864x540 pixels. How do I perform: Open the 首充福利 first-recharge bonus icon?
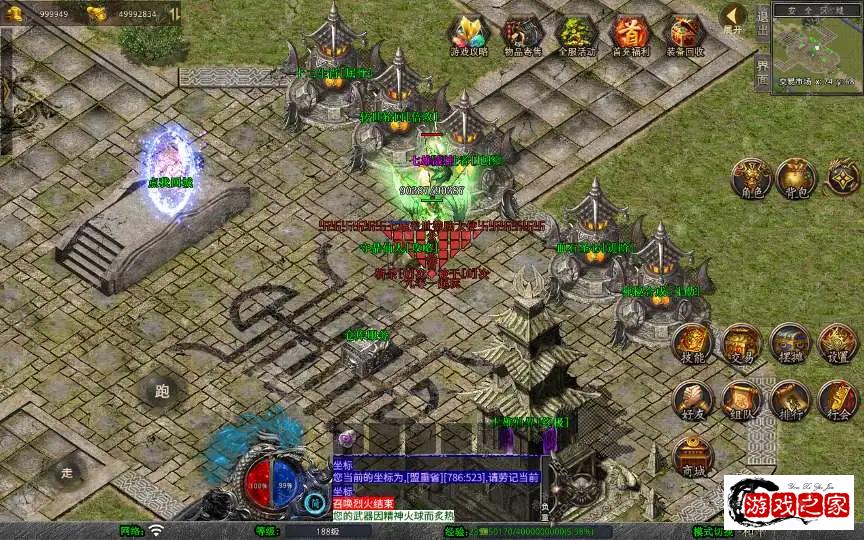[x=630, y=35]
